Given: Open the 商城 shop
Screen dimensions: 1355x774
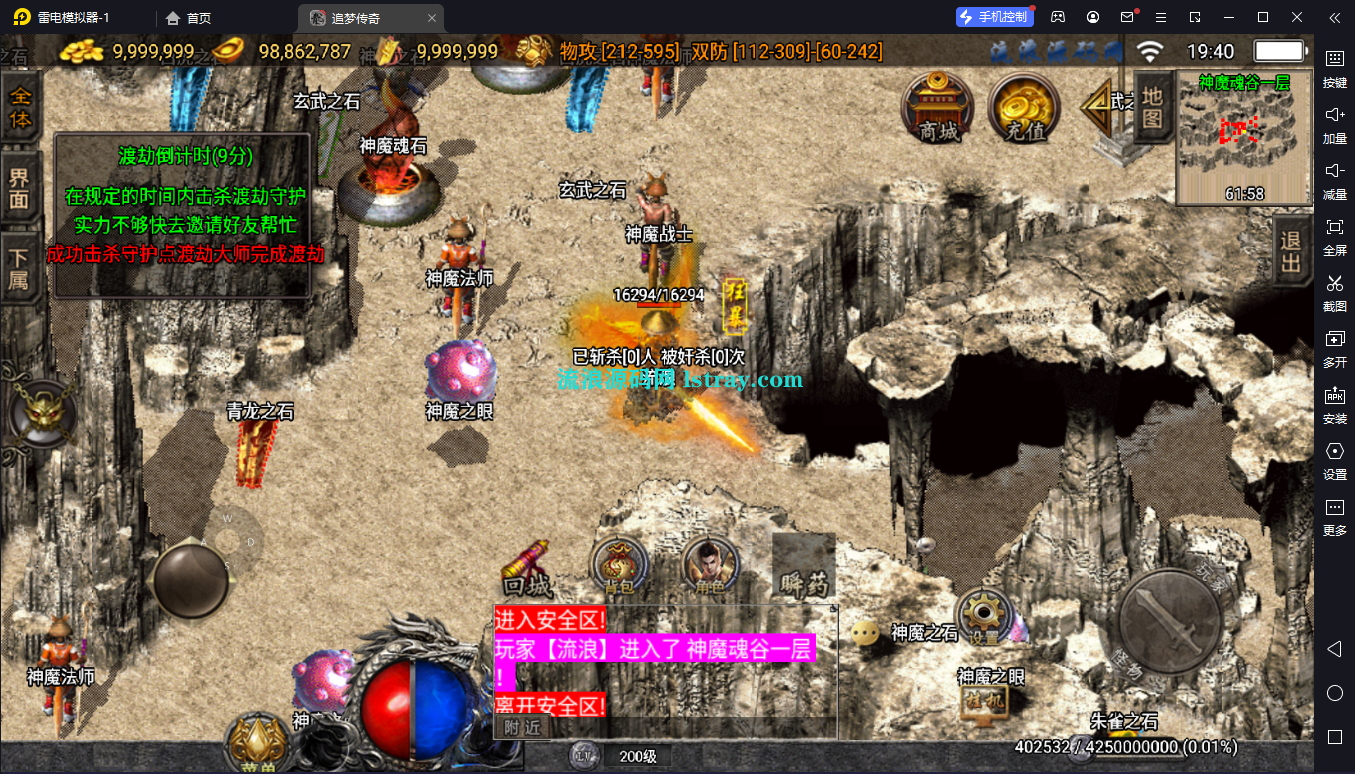Looking at the screenshot, I should [938, 106].
